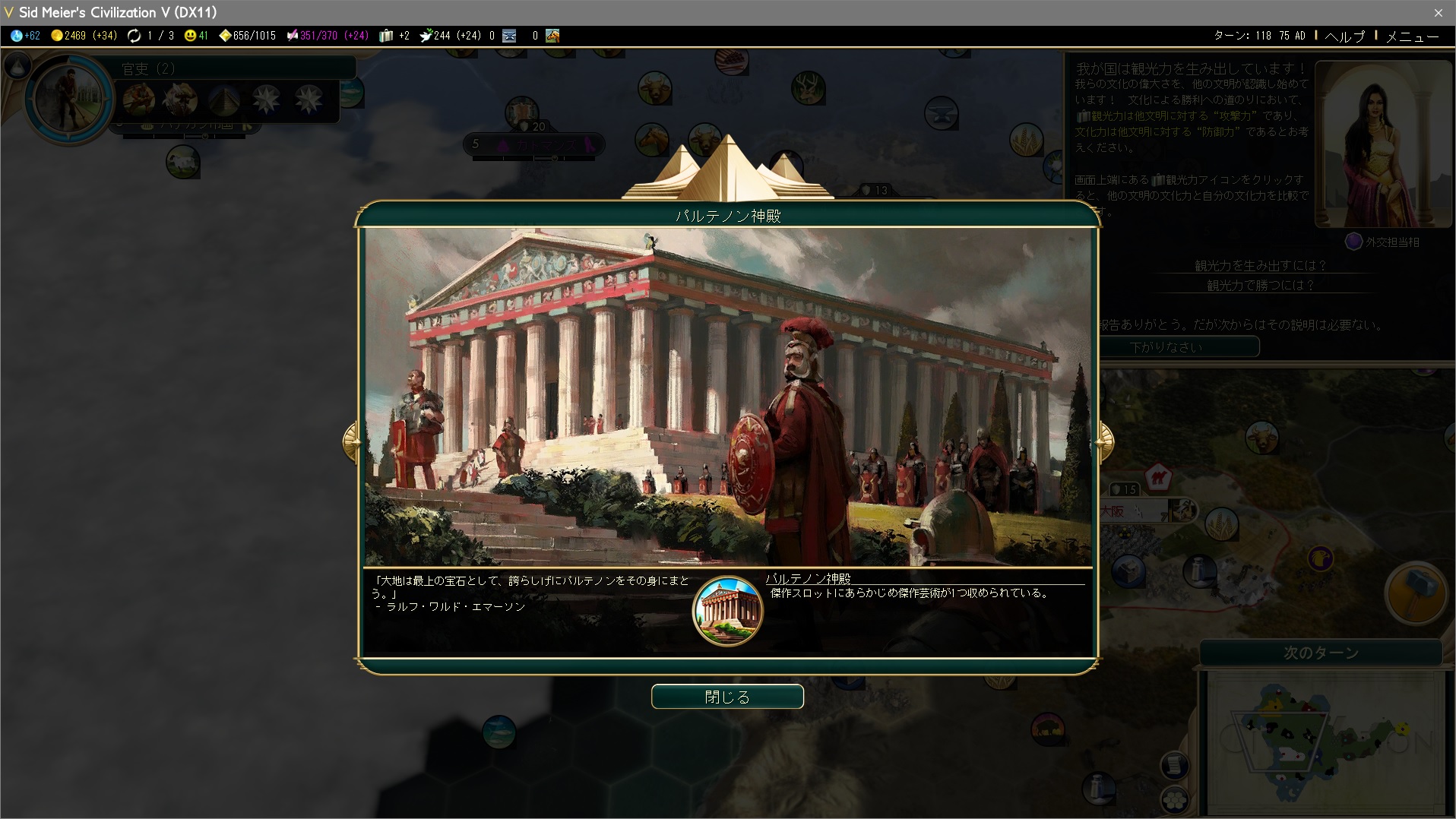Click the Parthenon wonder round icon
1456x819 pixels.
(x=727, y=612)
